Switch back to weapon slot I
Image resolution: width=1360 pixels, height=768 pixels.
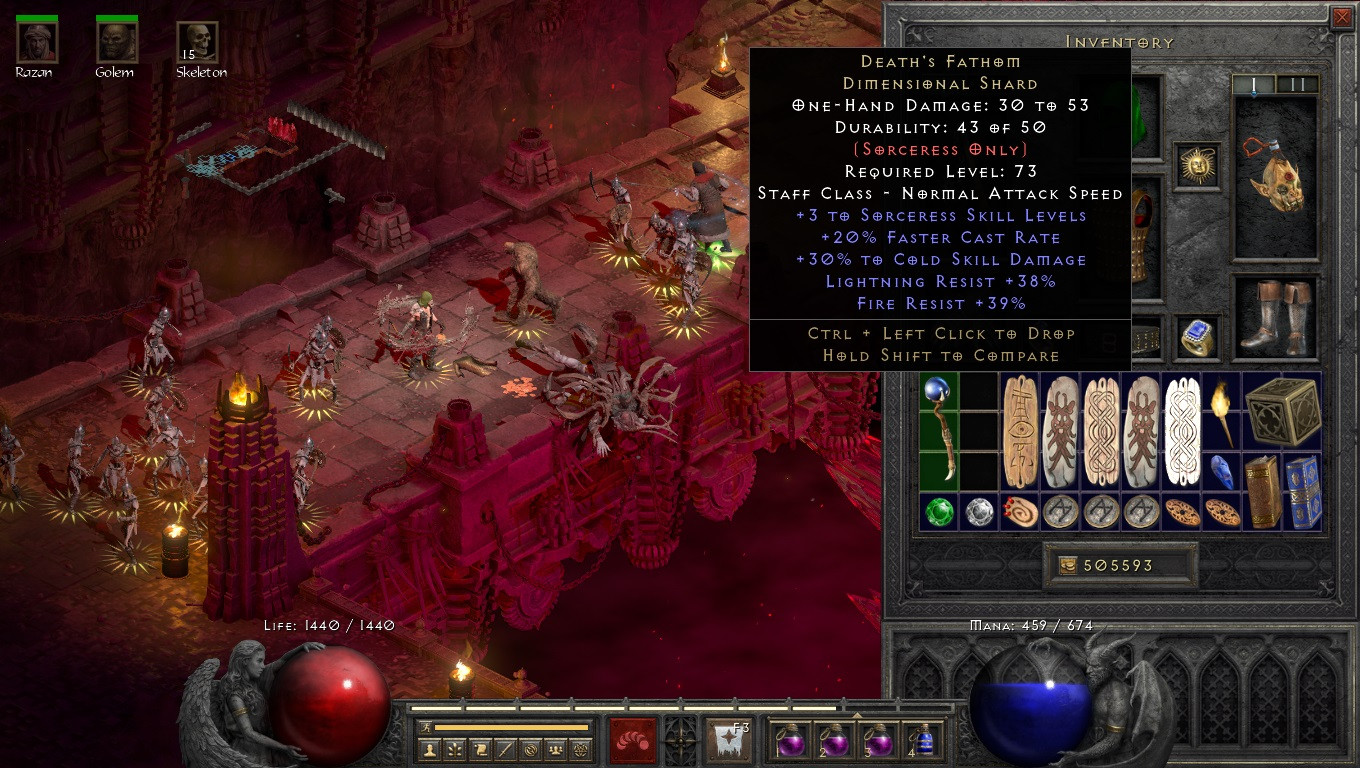point(1255,85)
